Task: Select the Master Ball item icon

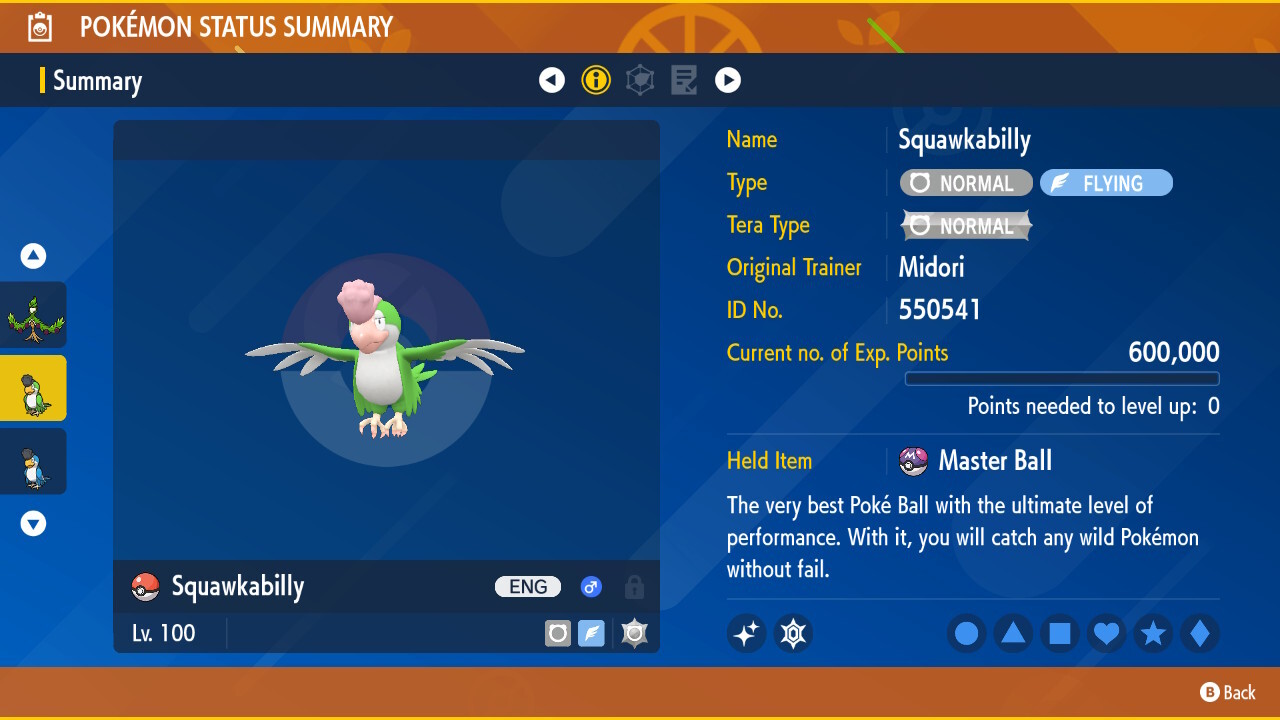Action: (x=914, y=460)
